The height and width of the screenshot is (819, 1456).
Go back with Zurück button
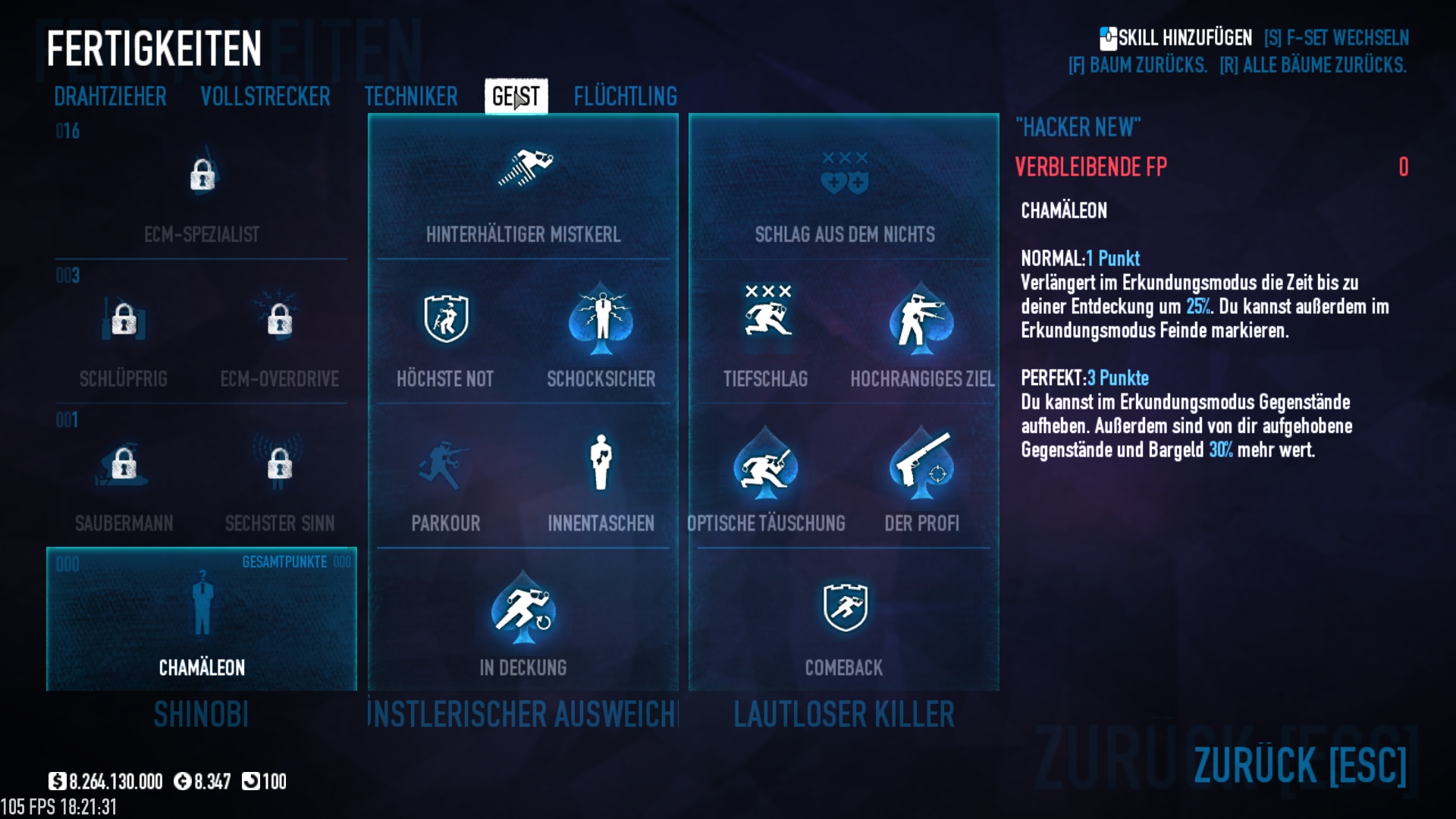point(1299,764)
